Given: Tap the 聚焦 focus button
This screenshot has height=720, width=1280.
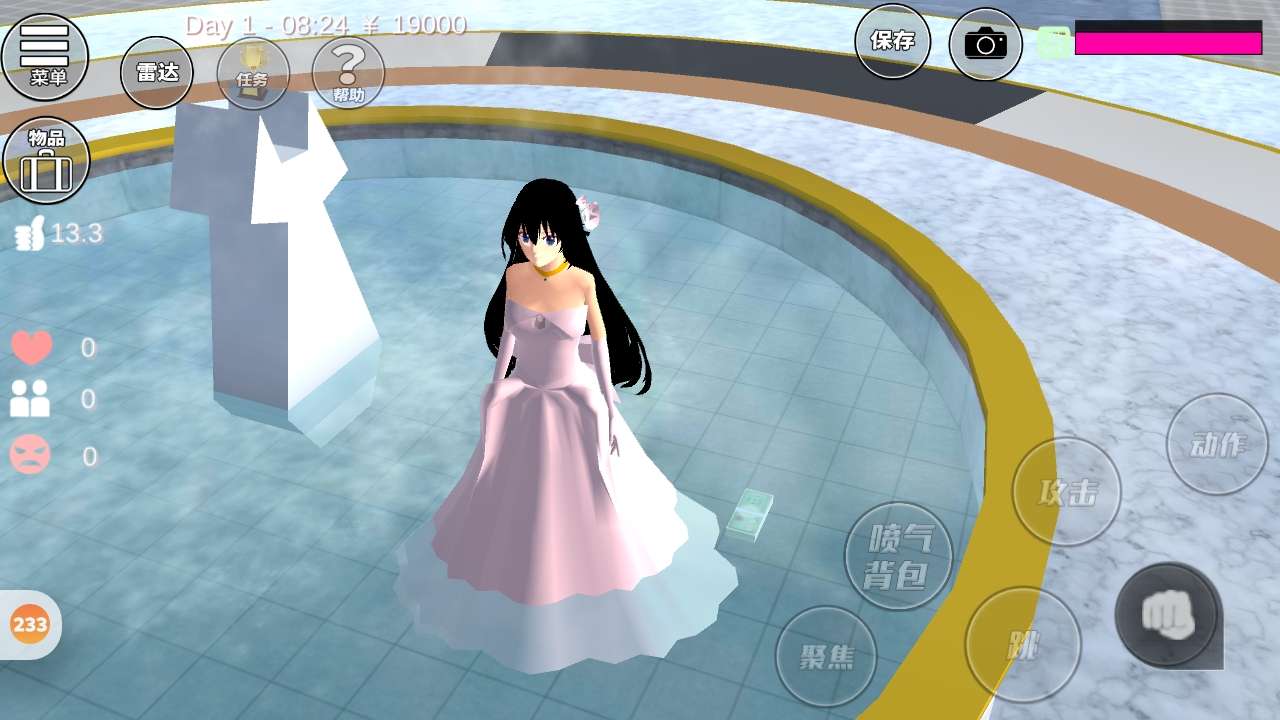Looking at the screenshot, I should point(826,656).
